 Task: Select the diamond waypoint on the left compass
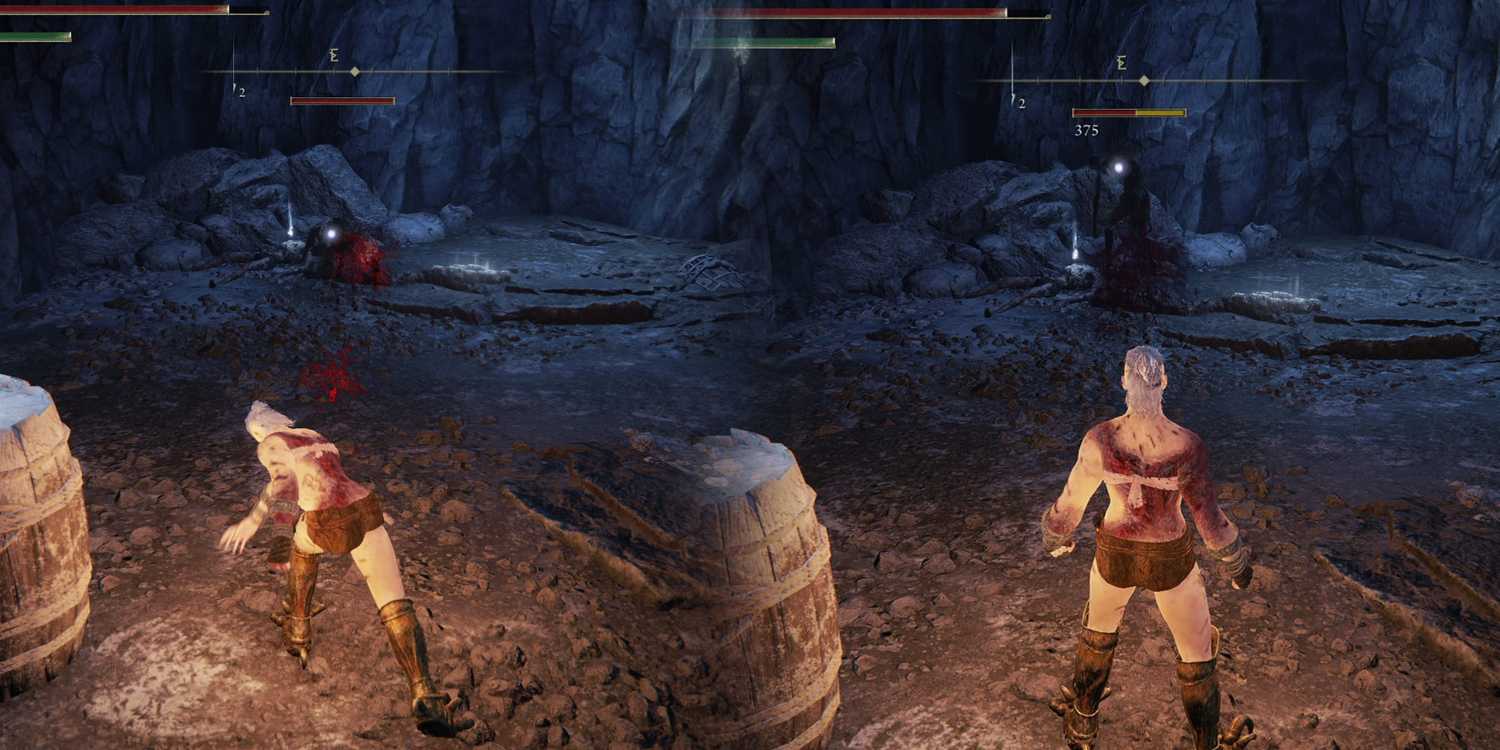point(355,72)
